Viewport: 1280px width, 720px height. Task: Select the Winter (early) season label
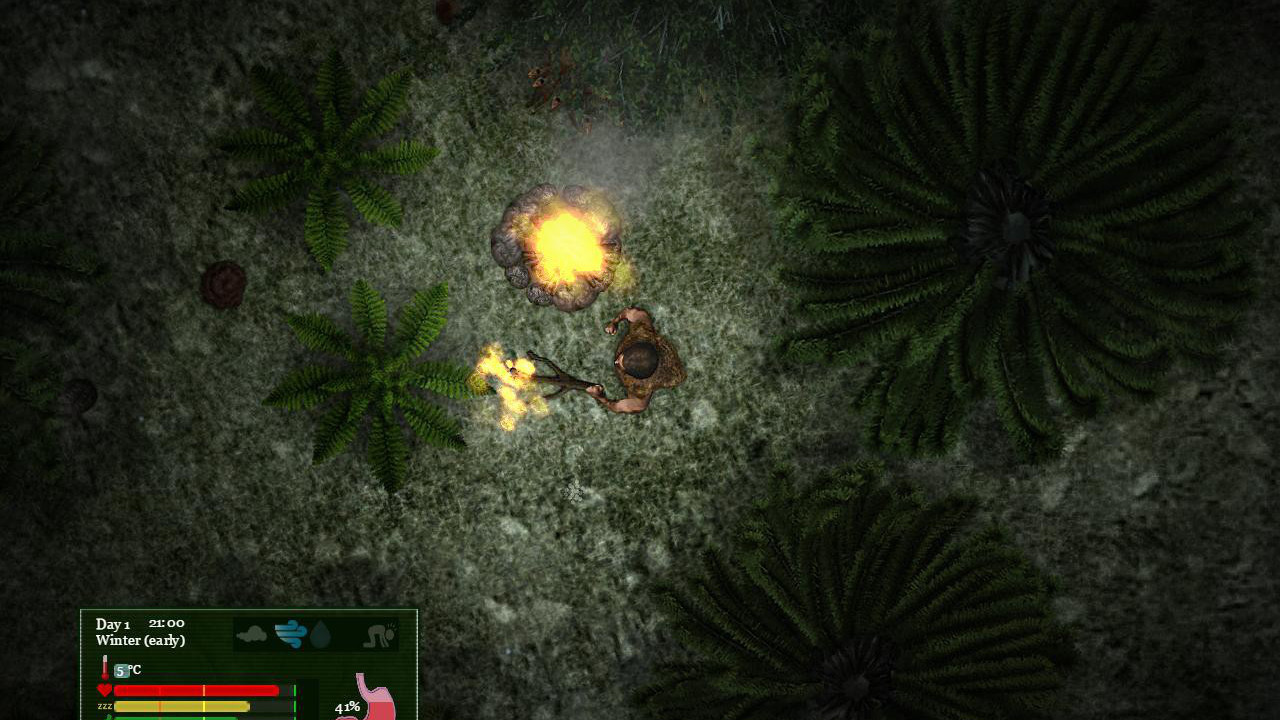pyautogui.click(x=140, y=640)
